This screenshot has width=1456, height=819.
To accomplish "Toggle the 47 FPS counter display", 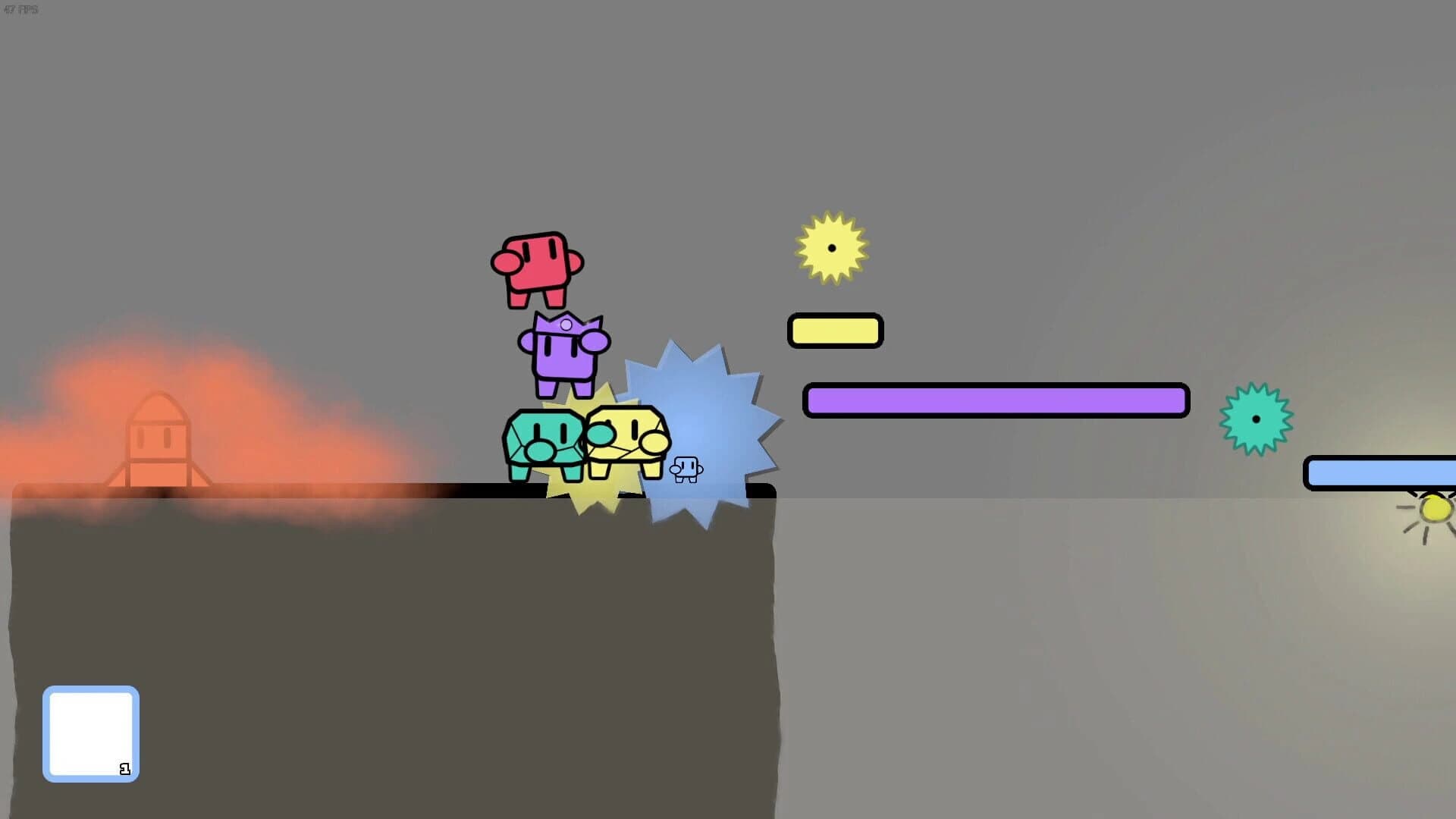I will [x=23, y=11].
